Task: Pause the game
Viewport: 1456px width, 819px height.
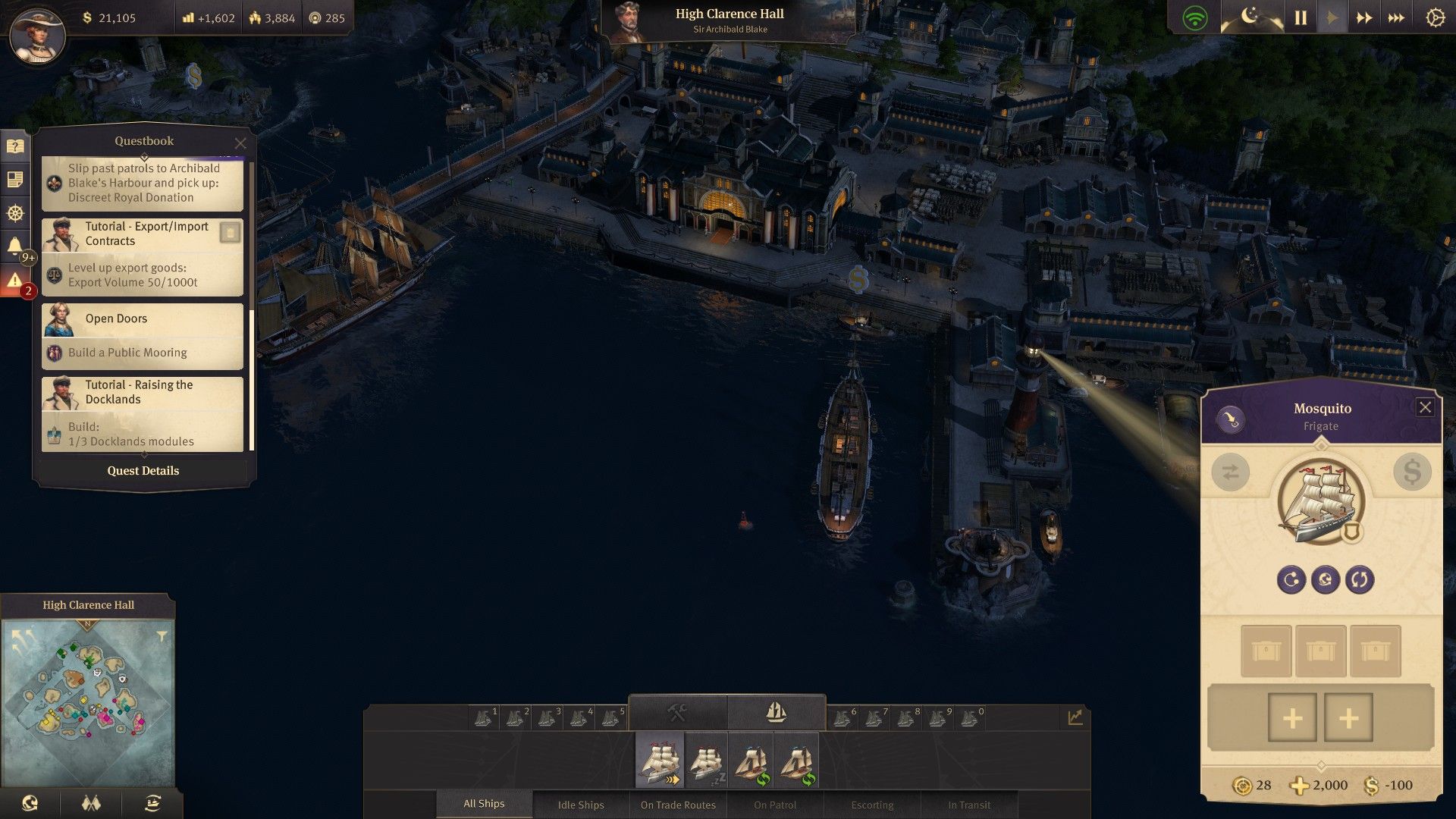Action: (1301, 18)
